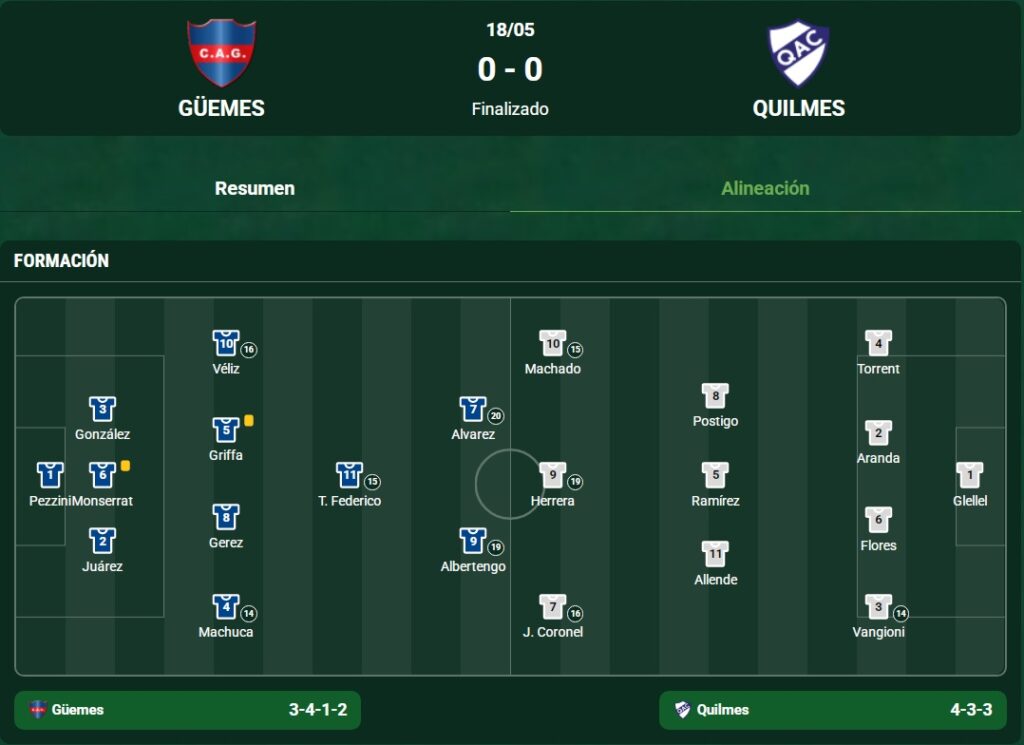This screenshot has width=1024, height=745.
Task: Select Postigo's number 8 shirt
Action: [x=715, y=396]
